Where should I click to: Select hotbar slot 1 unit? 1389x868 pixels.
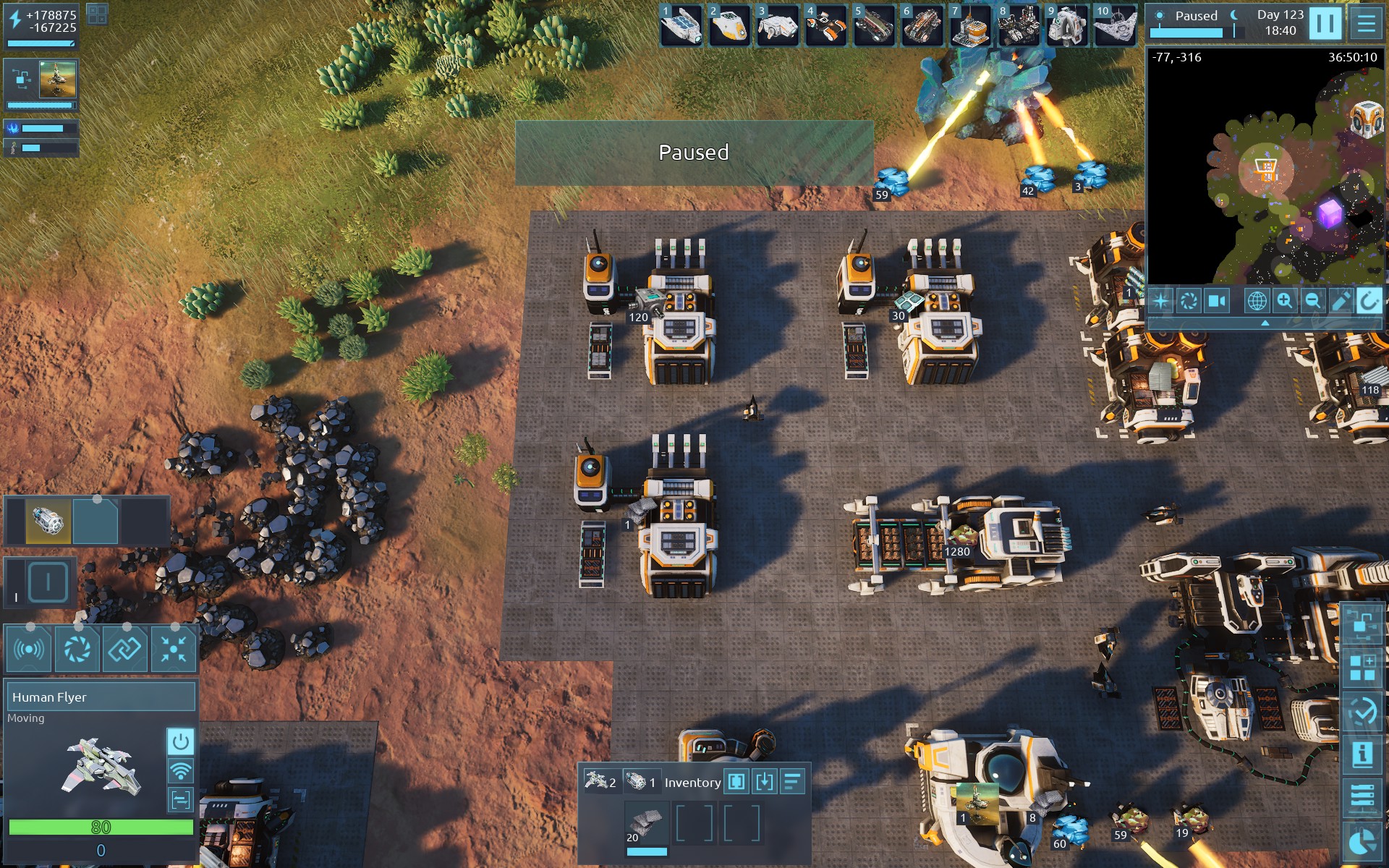[681, 25]
